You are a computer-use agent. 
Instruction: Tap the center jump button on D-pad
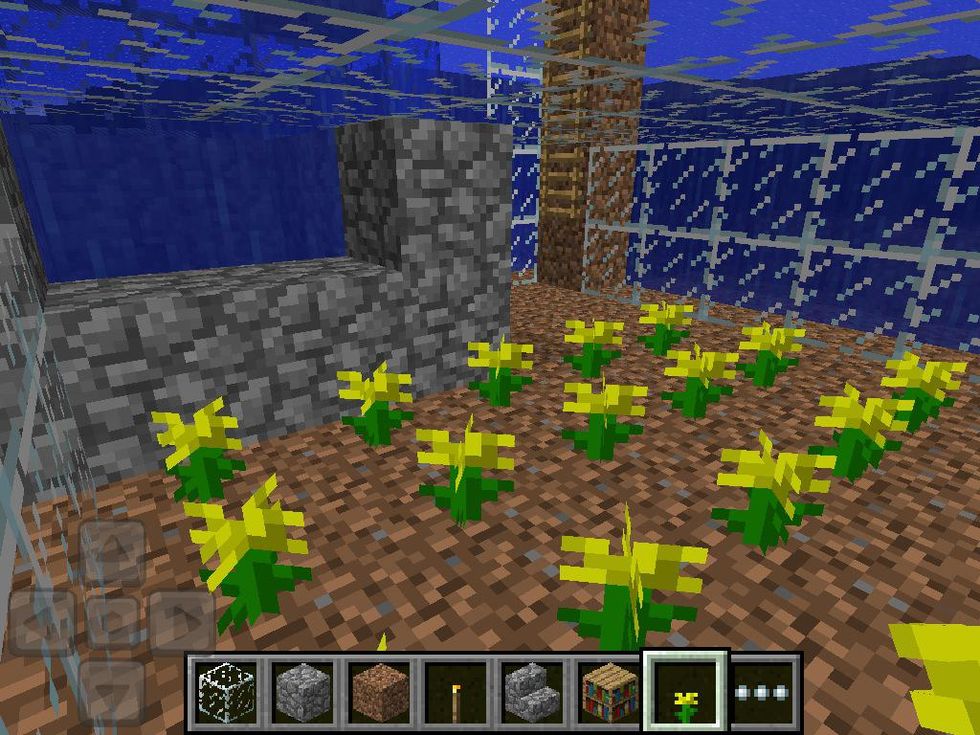(112, 622)
